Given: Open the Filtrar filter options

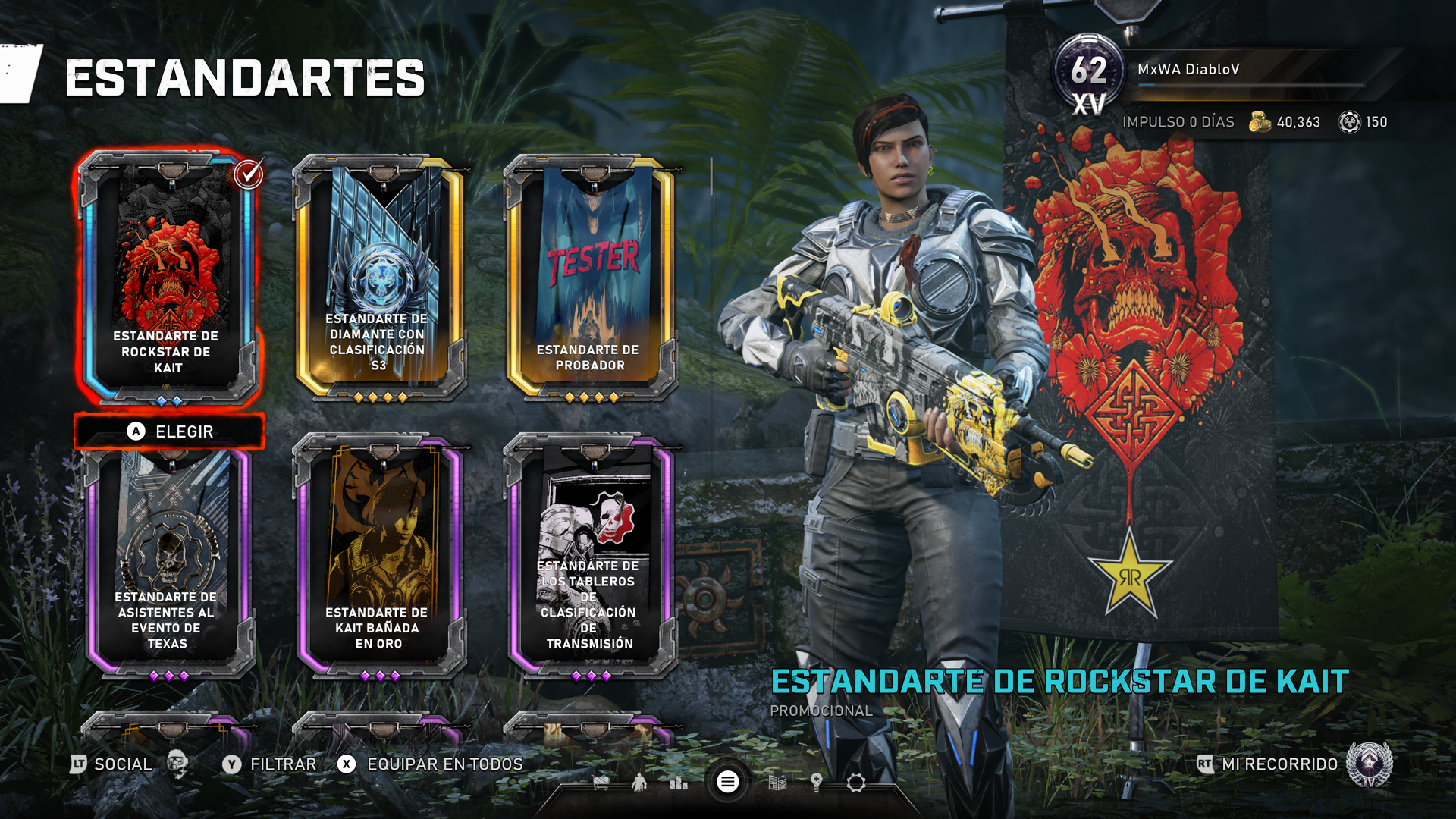Looking at the screenshot, I should tap(269, 764).
